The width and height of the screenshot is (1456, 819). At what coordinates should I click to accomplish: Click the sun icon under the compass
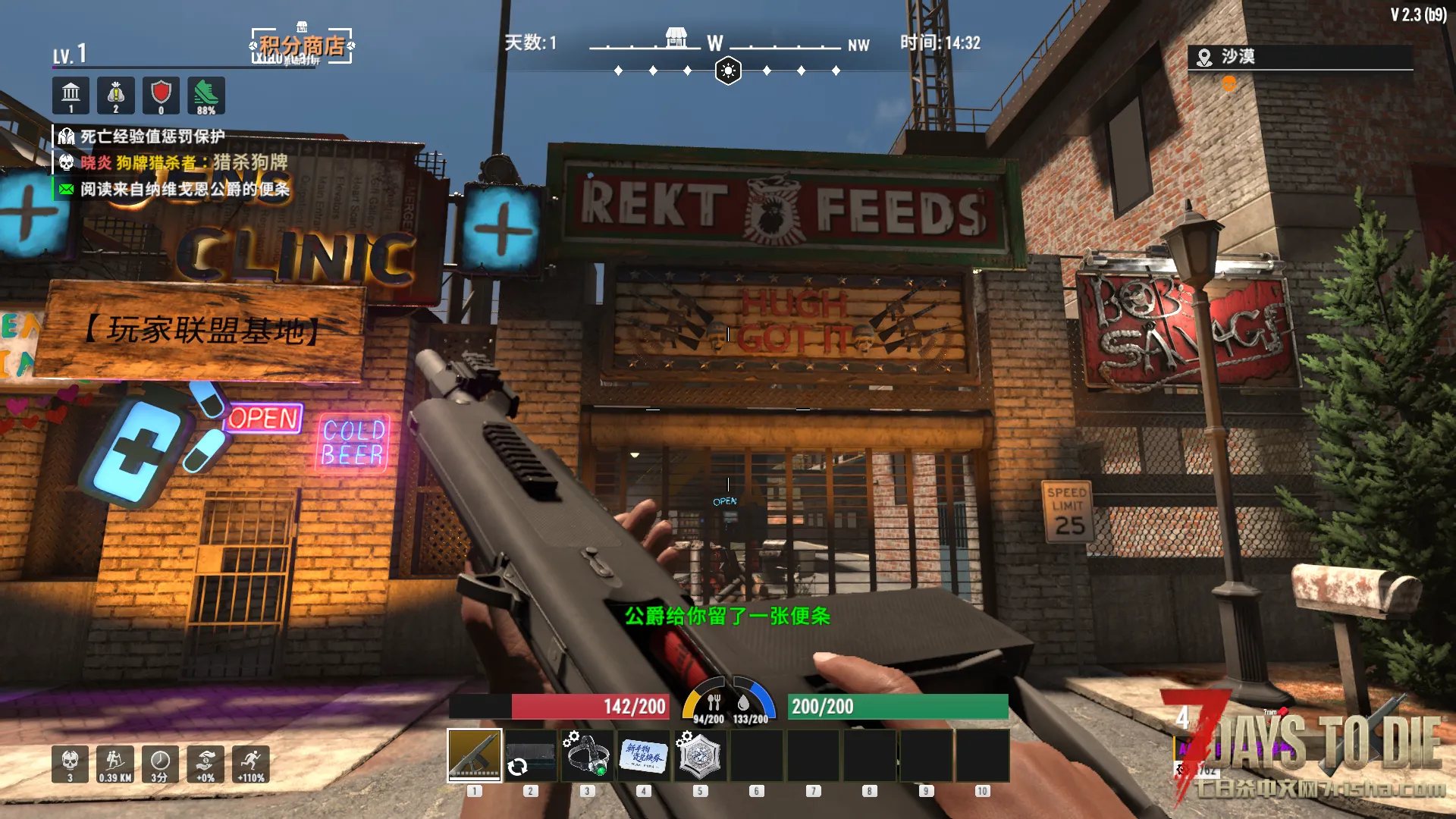click(728, 71)
